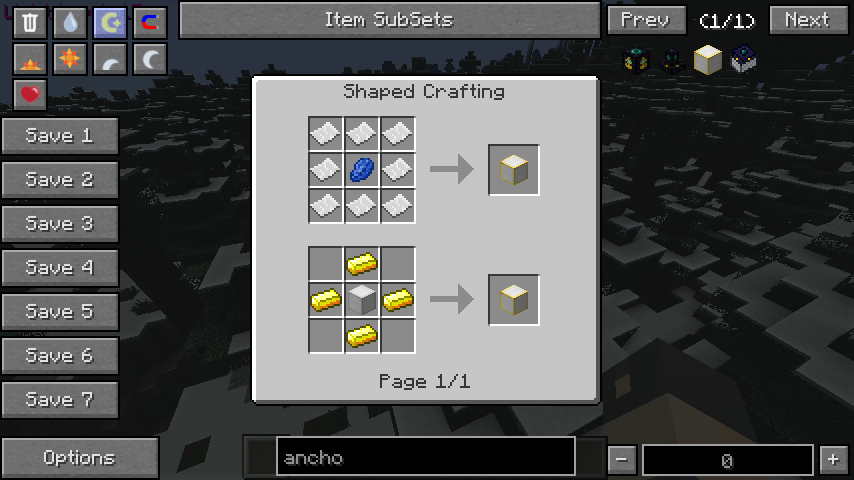Open the Options menu

(x=79, y=458)
